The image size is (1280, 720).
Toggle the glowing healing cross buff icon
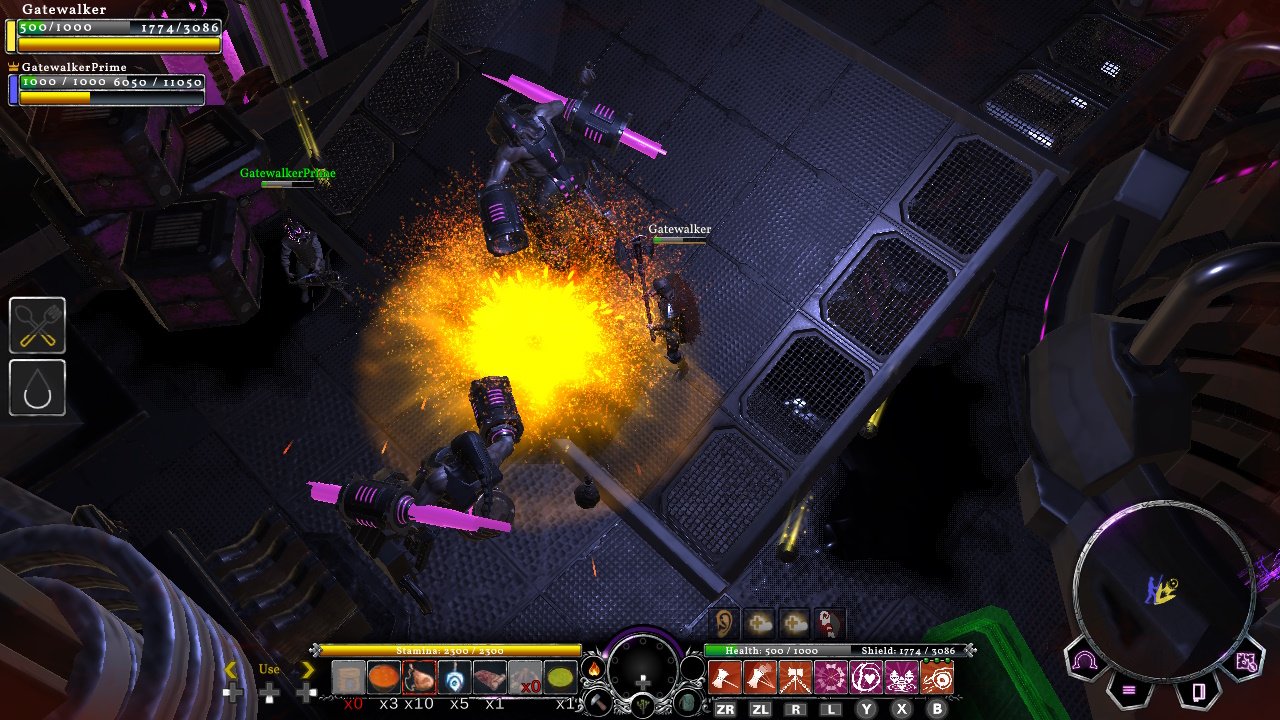(758, 623)
